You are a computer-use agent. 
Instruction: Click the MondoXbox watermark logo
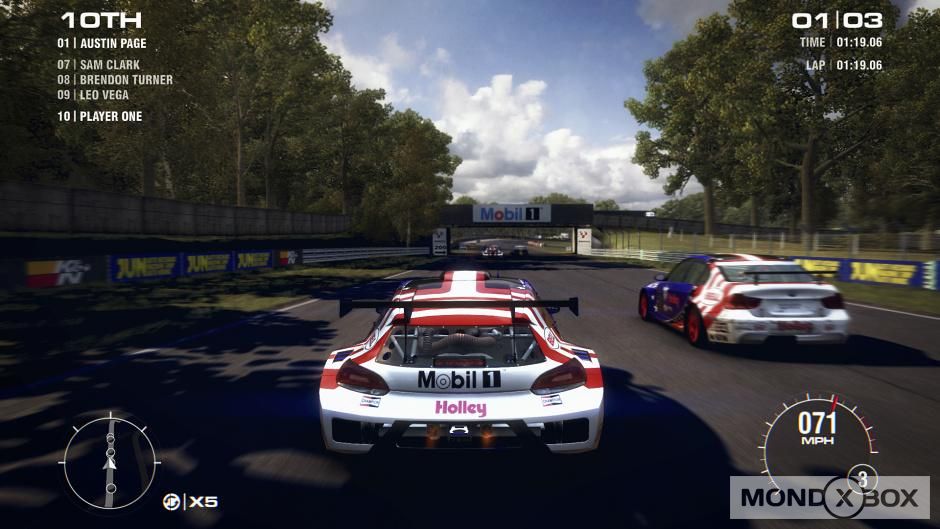[829, 497]
